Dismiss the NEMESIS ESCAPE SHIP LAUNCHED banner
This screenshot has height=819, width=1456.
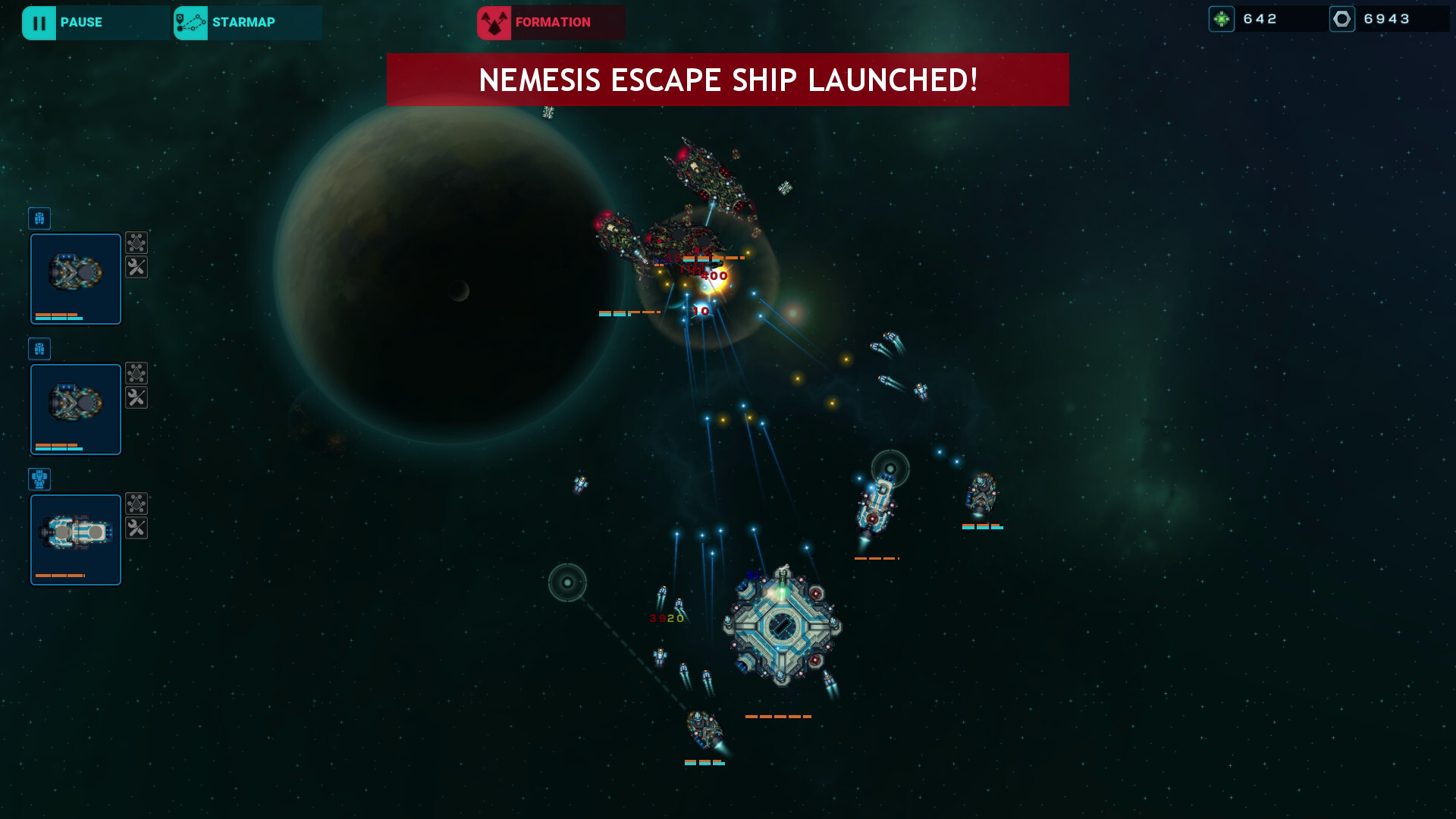(728, 78)
